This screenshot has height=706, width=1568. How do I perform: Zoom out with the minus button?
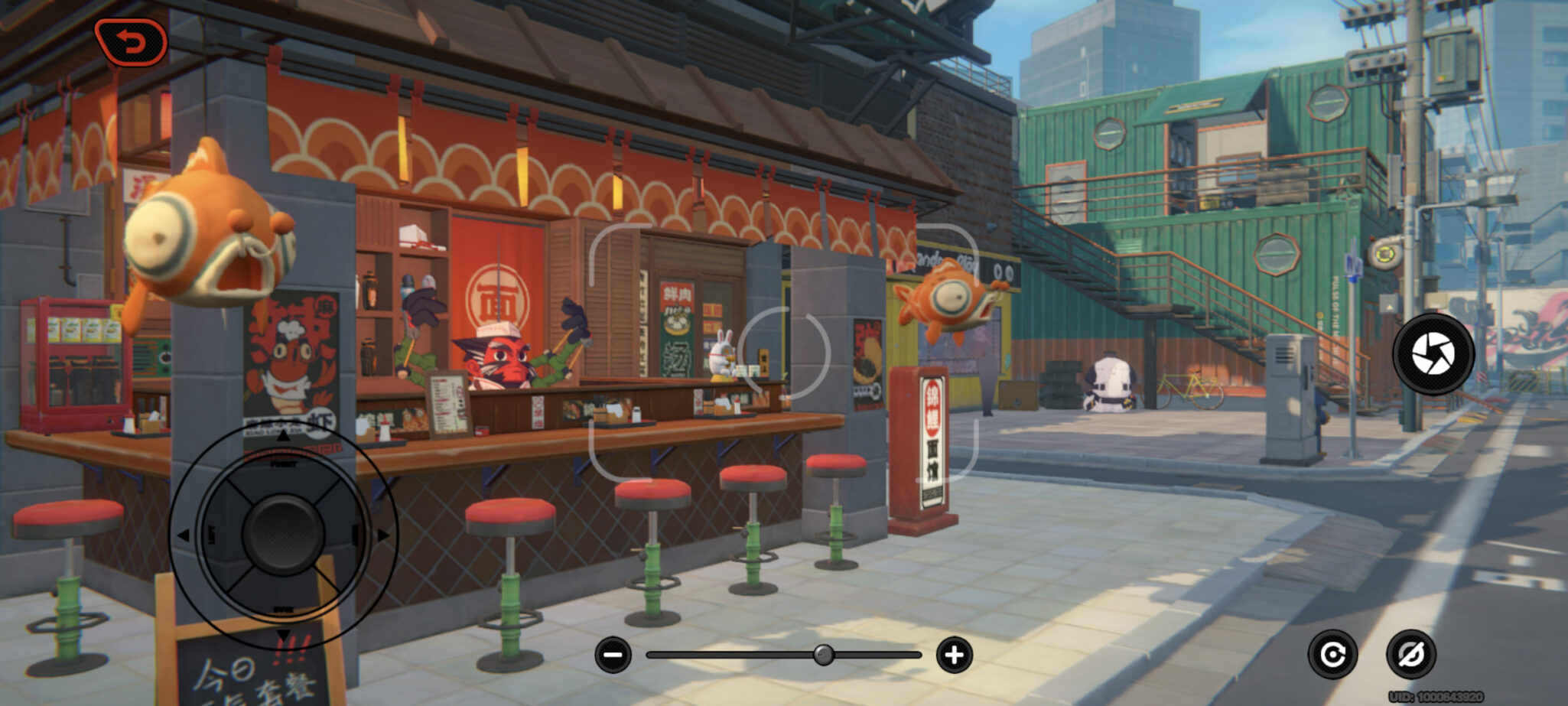click(x=613, y=655)
